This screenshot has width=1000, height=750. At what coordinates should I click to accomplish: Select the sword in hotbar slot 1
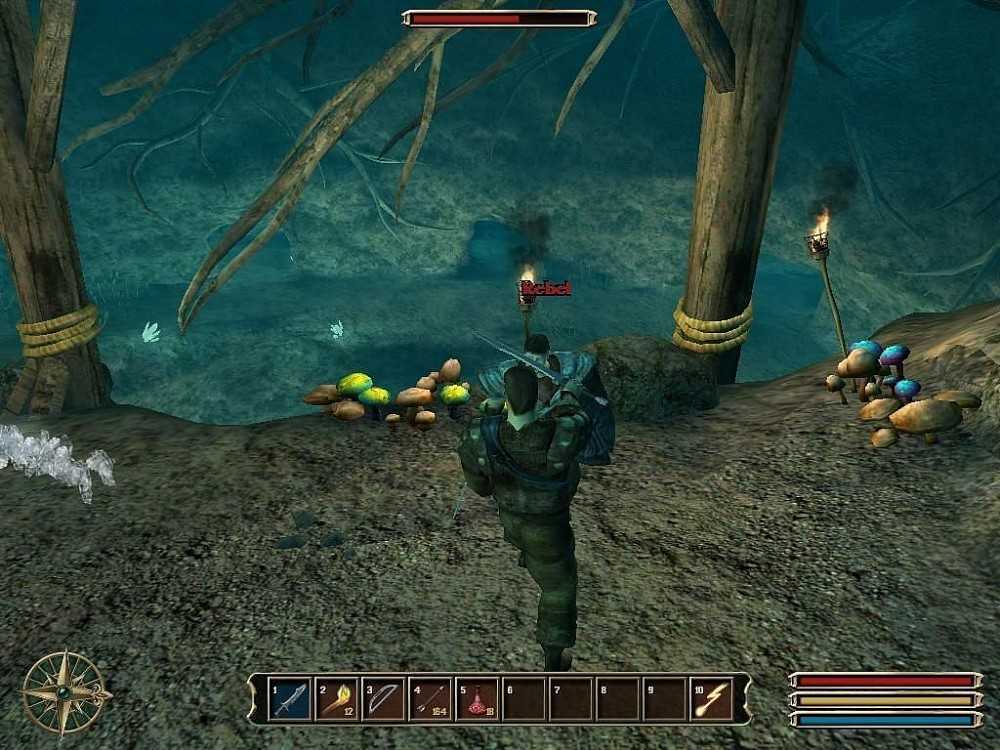(290, 698)
